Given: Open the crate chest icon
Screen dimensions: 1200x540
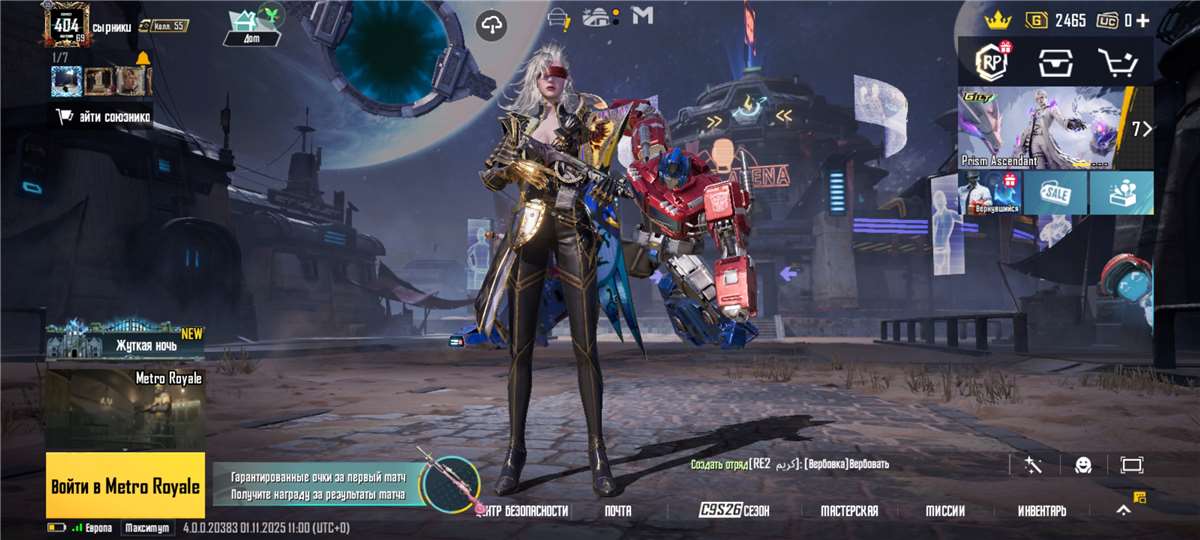Looking at the screenshot, I should pyautogui.click(x=1055, y=63).
